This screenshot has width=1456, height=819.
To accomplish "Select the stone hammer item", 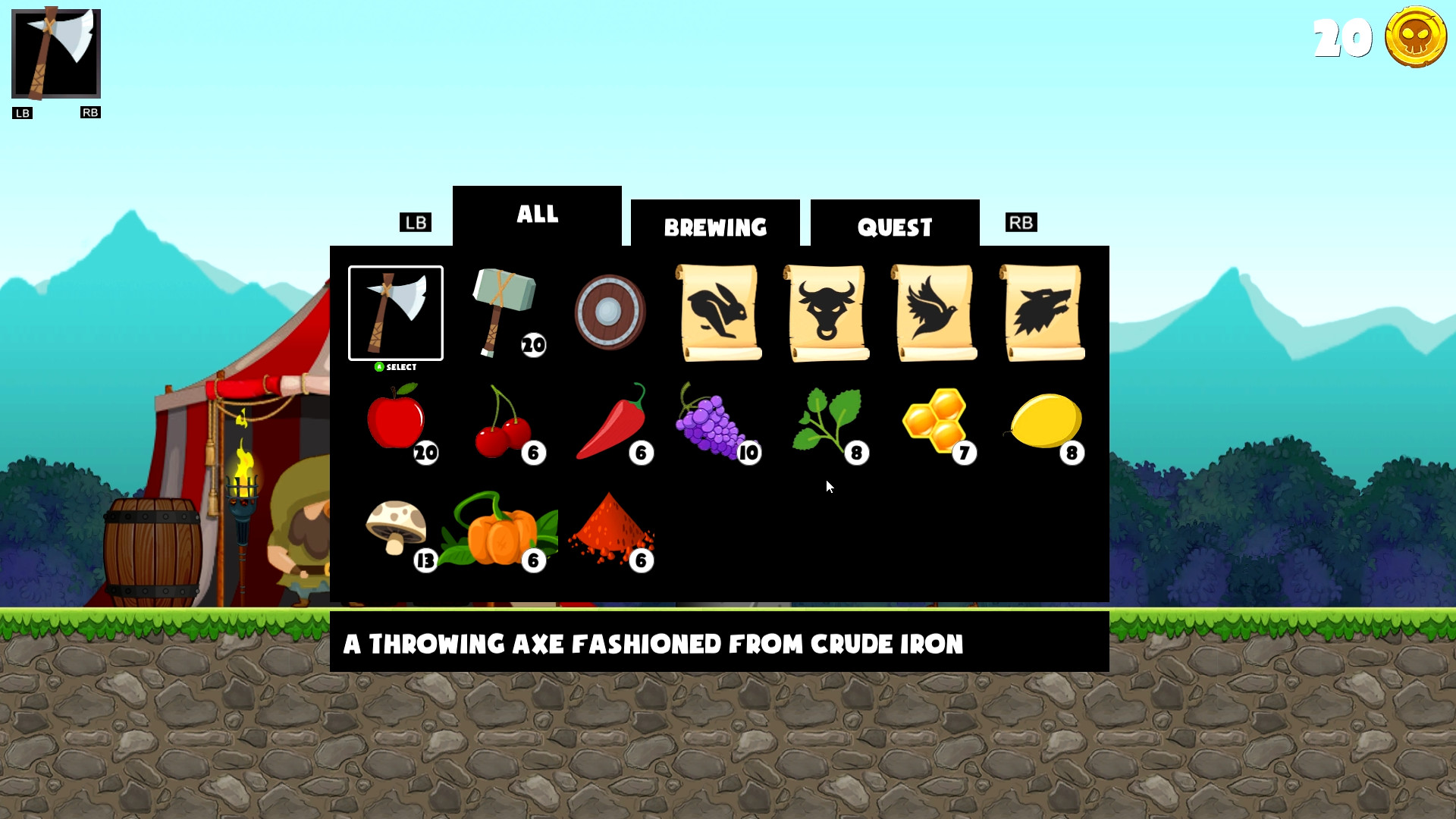I will 504,311.
